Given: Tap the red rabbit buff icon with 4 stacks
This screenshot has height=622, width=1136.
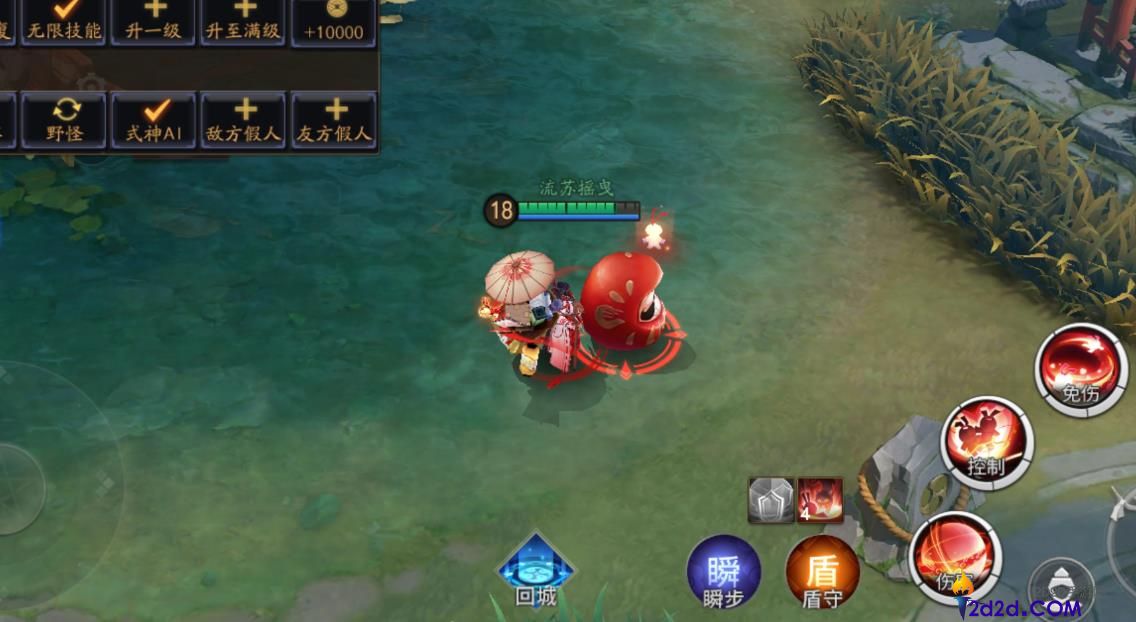Looking at the screenshot, I should pos(819,500).
